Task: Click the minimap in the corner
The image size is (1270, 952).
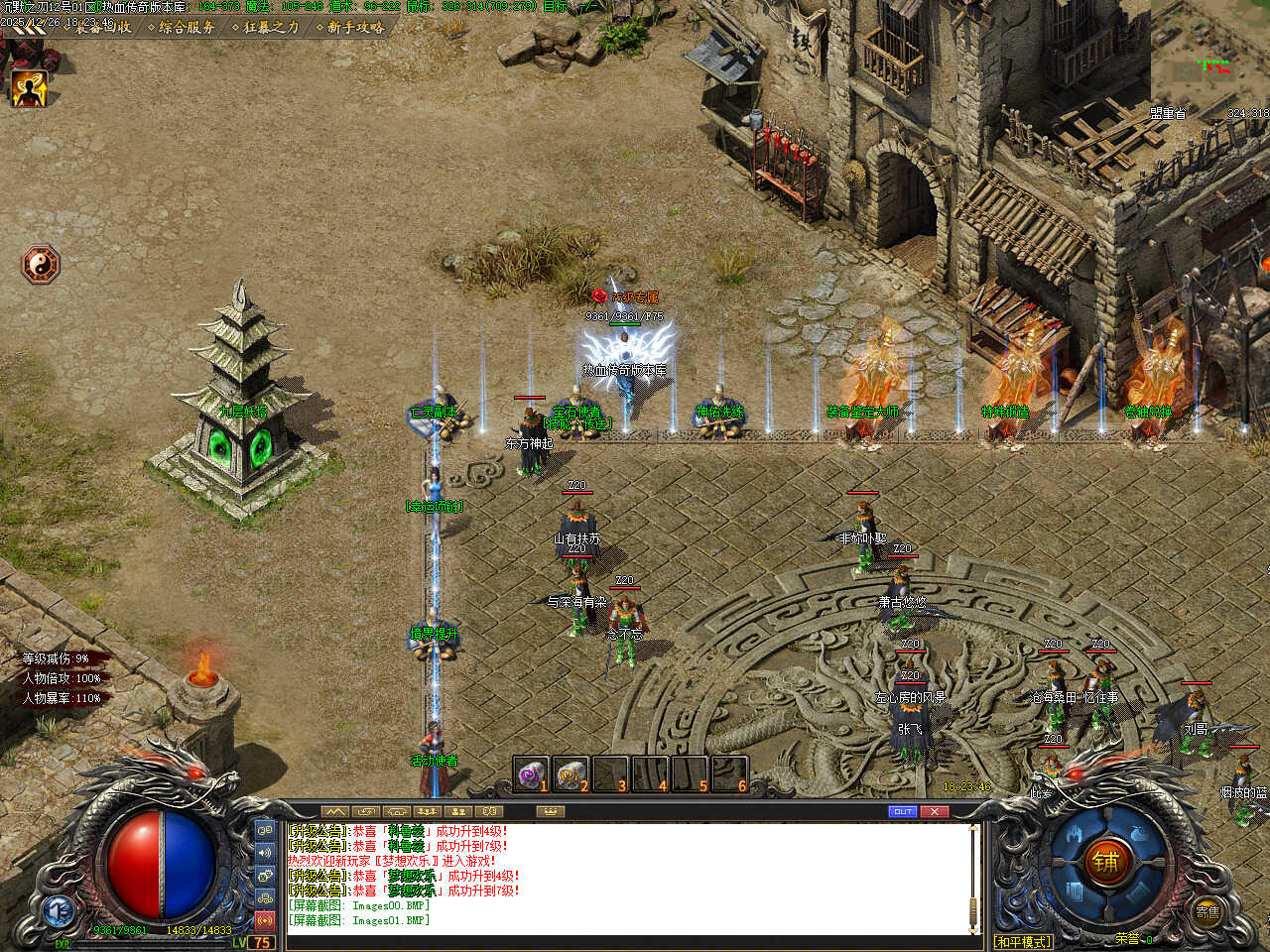Action: [1210, 59]
